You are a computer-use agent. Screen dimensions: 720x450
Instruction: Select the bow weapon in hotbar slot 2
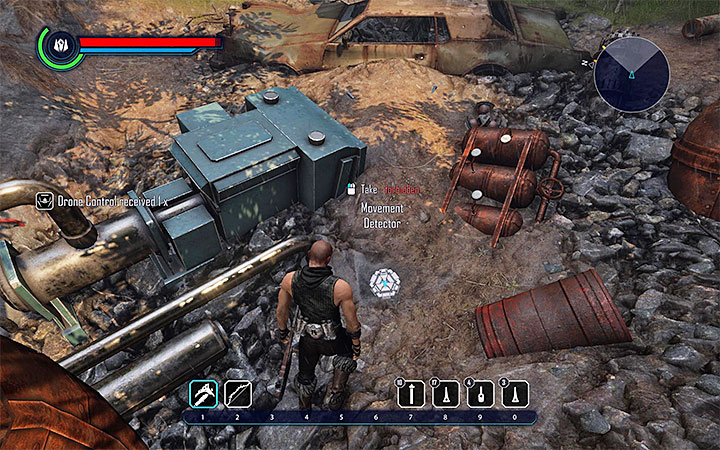coord(237,394)
